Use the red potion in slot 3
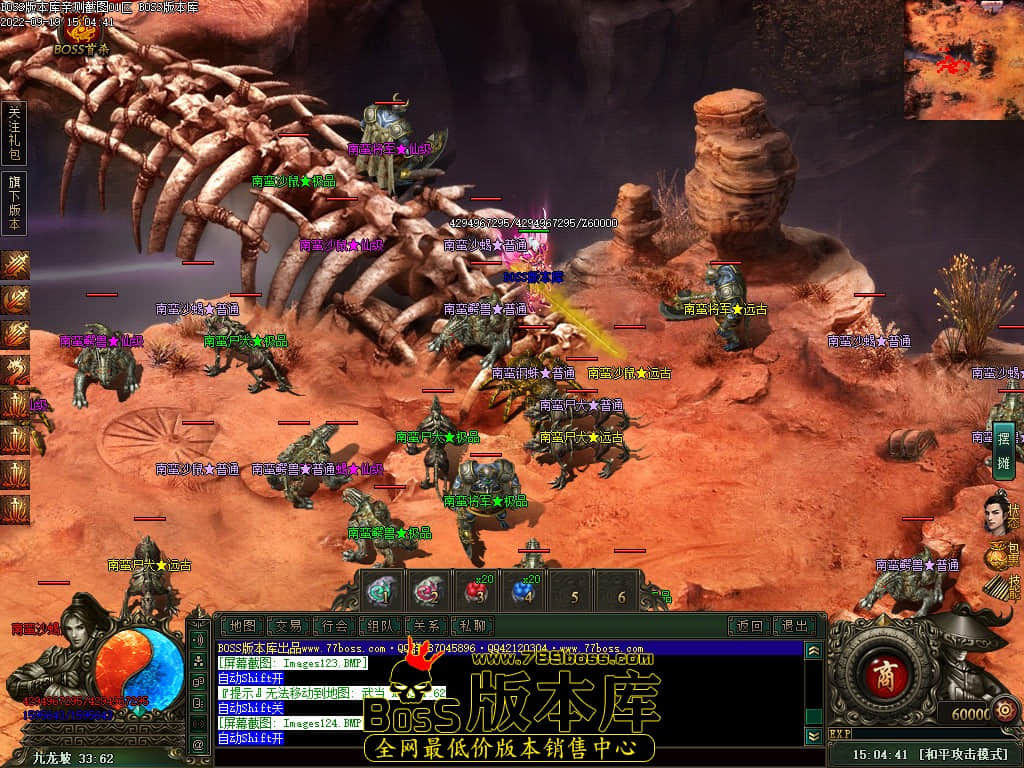Image resolution: width=1024 pixels, height=768 pixels. (x=476, y=590)
